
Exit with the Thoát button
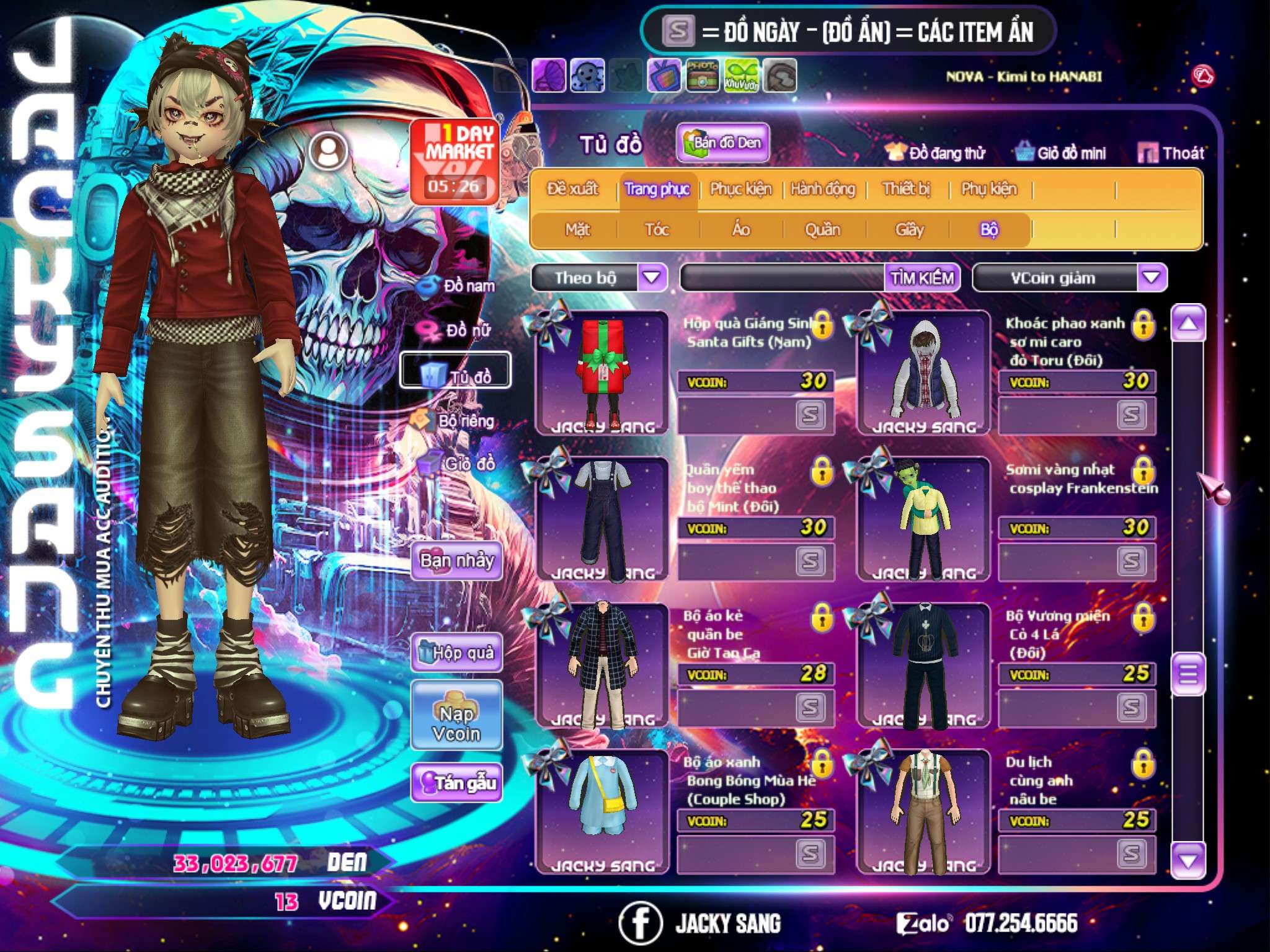click(1171, 152)
